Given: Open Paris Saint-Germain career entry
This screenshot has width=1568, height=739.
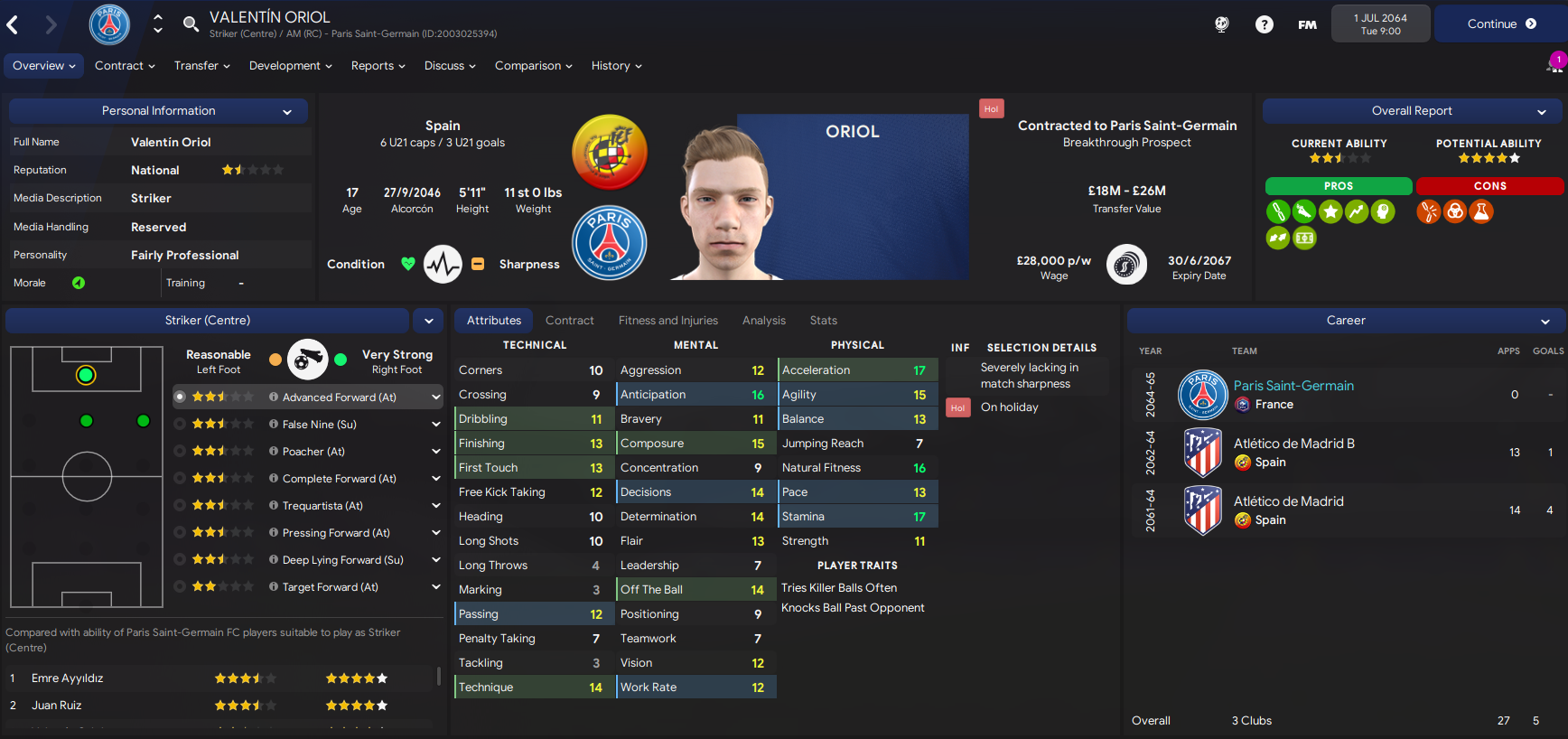Looking at the screenshot, I should [x=1293, y=386].
